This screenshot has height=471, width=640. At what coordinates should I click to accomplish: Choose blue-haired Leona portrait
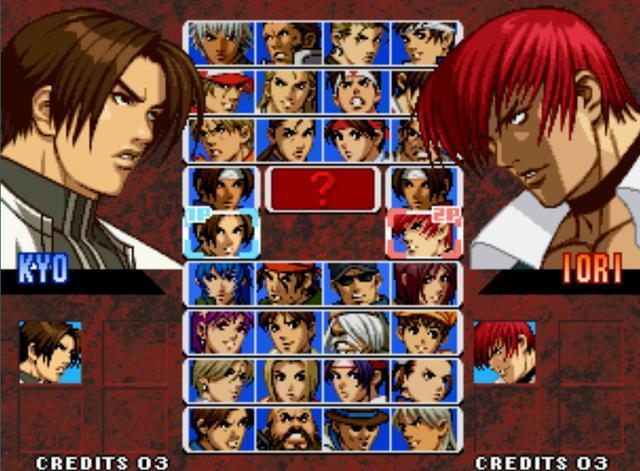click(x=221, y=283)
